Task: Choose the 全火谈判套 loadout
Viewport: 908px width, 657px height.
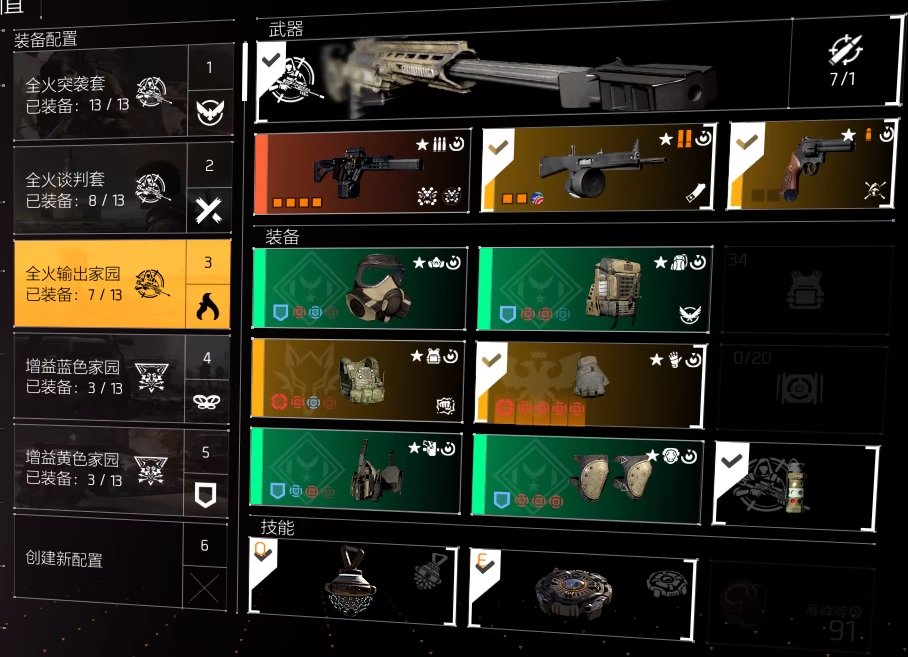Action: (100, 185)
